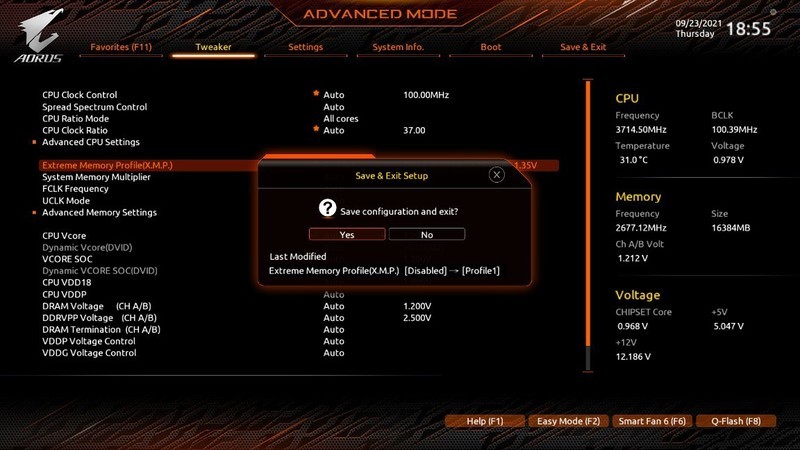This screenshot has height=450, width=800.
Task: Pick the VDDG Voltage Control setting
Action: 89,353
